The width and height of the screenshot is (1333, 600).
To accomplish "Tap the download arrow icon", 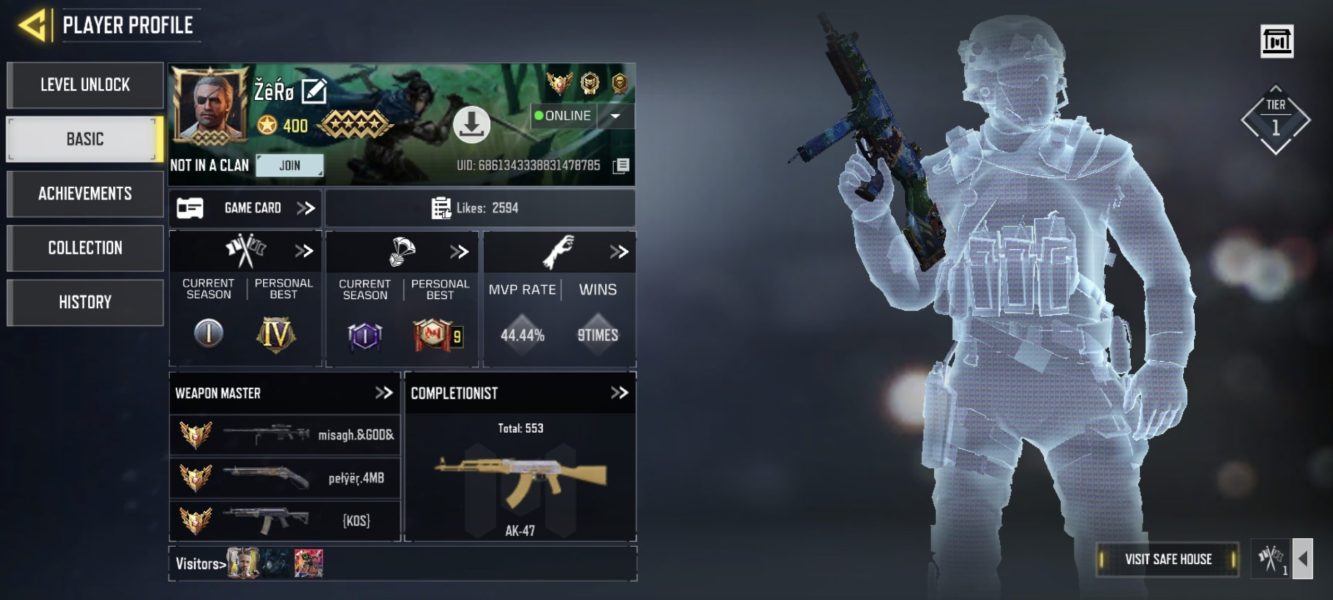I will click(x=471, y=124).
